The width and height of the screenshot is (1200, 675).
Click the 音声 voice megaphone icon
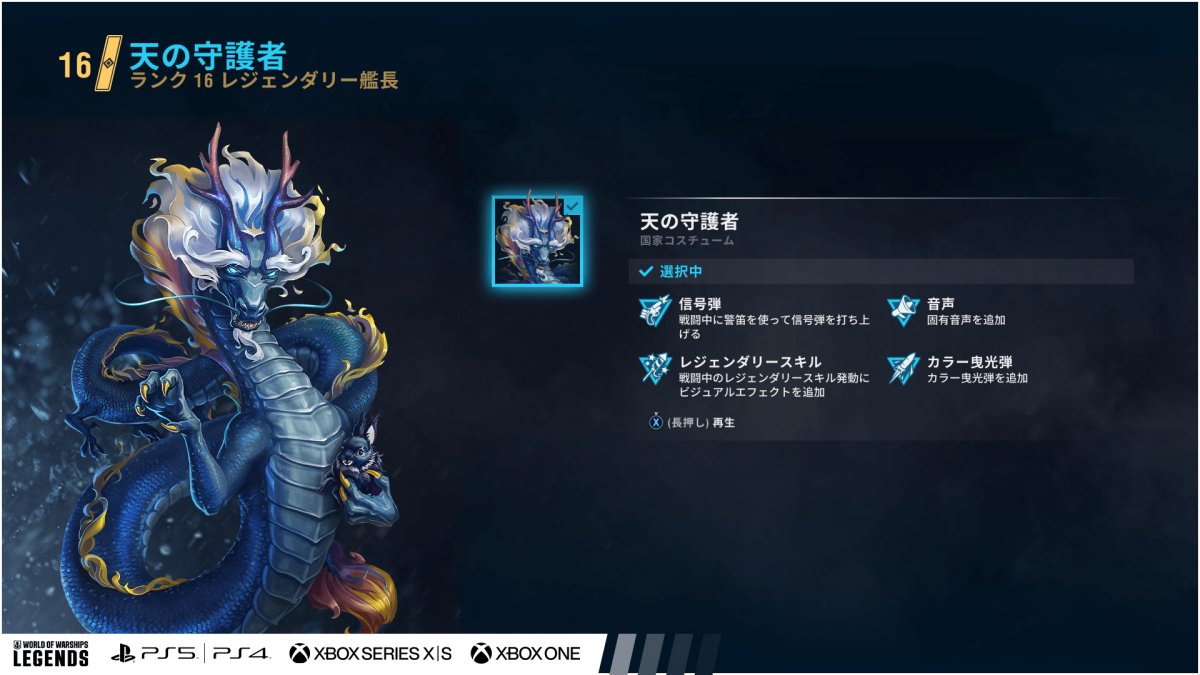(903, 311)
